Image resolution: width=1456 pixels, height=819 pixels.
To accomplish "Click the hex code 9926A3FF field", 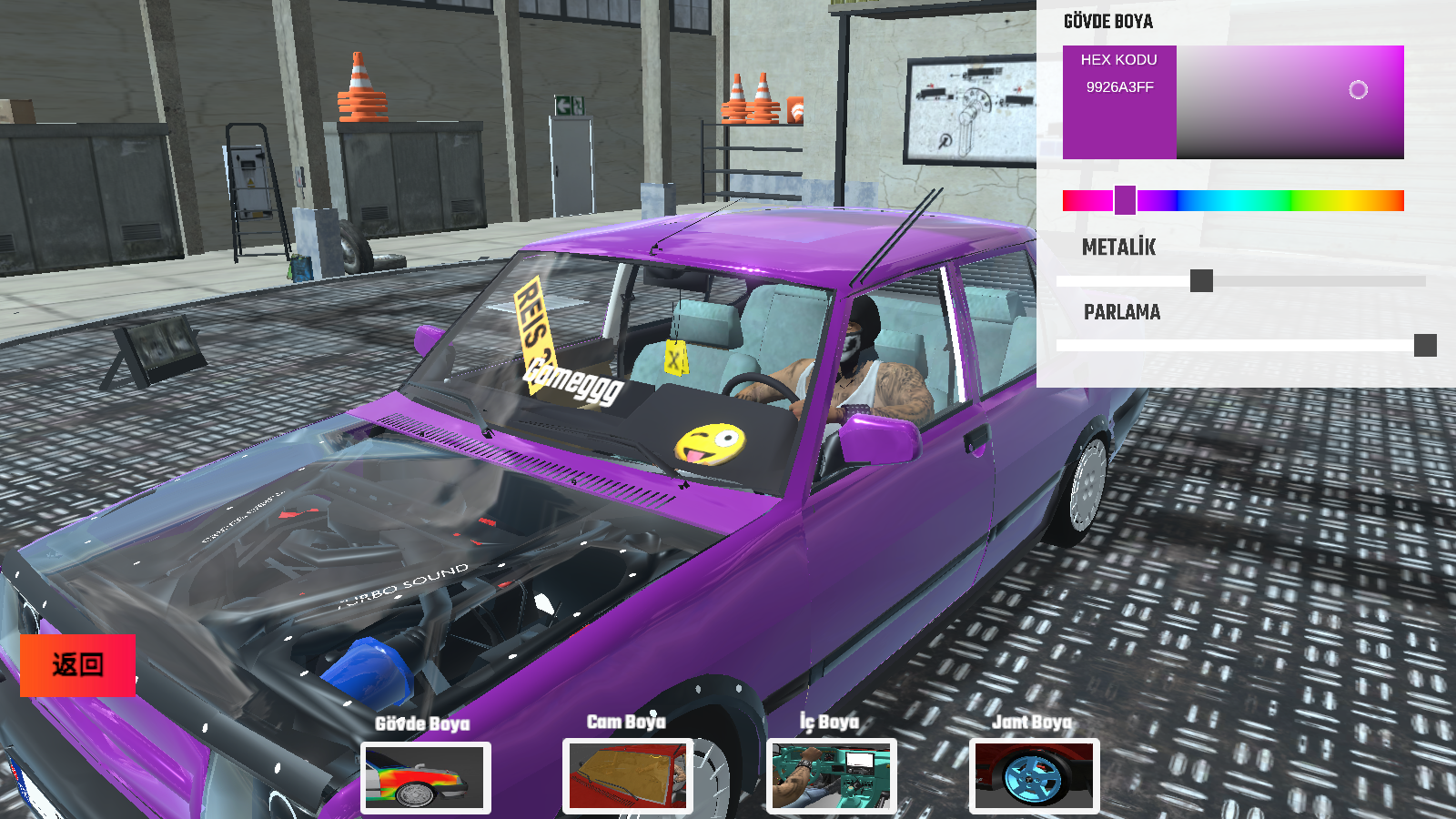I will click(1119, 87).
